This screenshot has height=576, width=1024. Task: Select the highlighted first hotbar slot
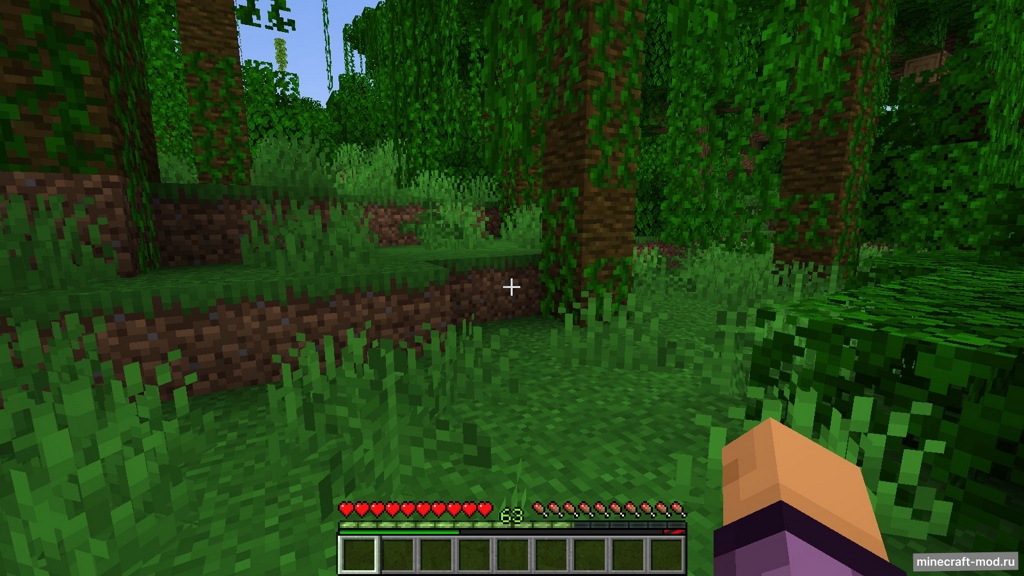(359, 555)
